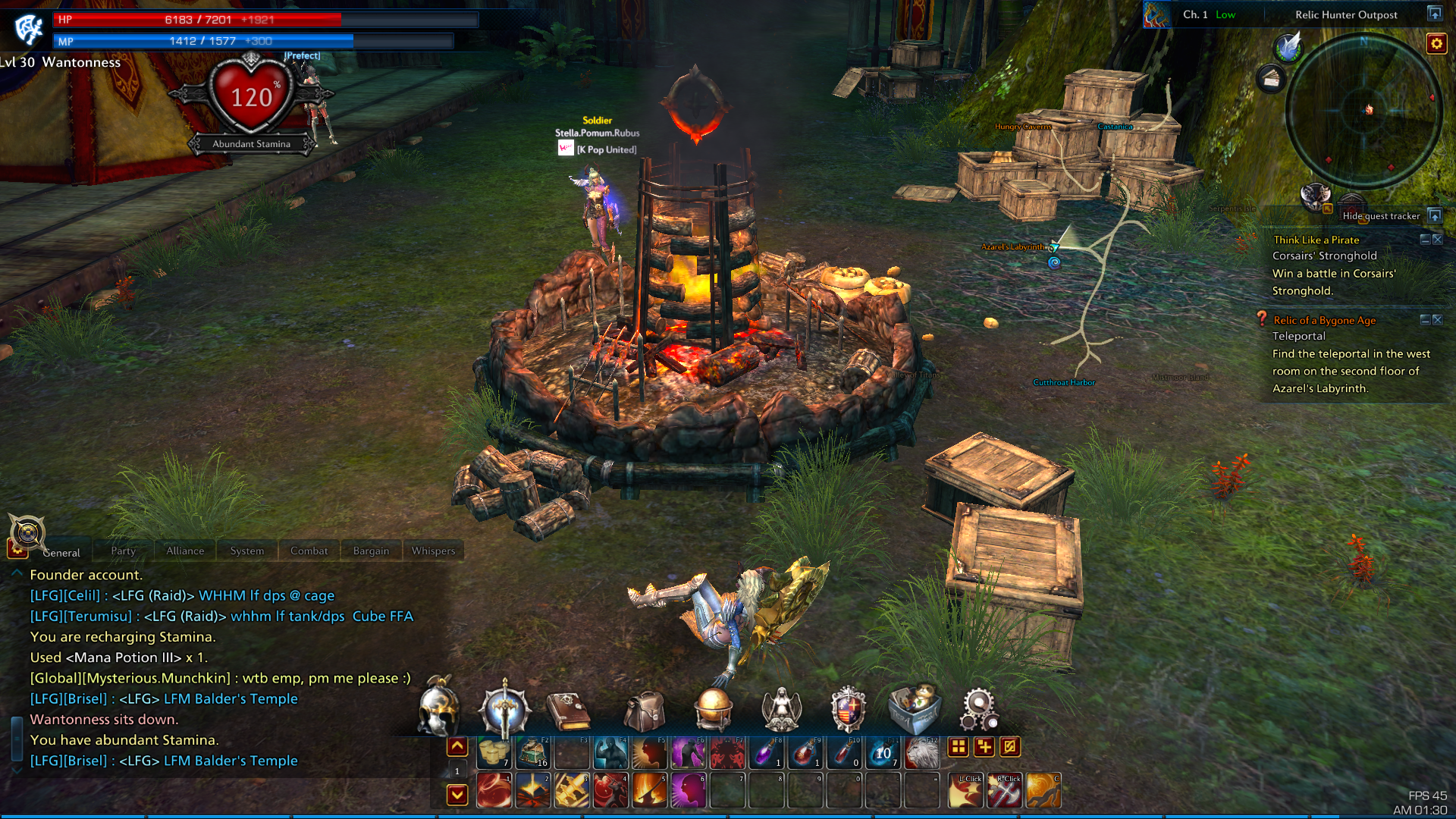Show the Combat chat tab

coord(309,551)
